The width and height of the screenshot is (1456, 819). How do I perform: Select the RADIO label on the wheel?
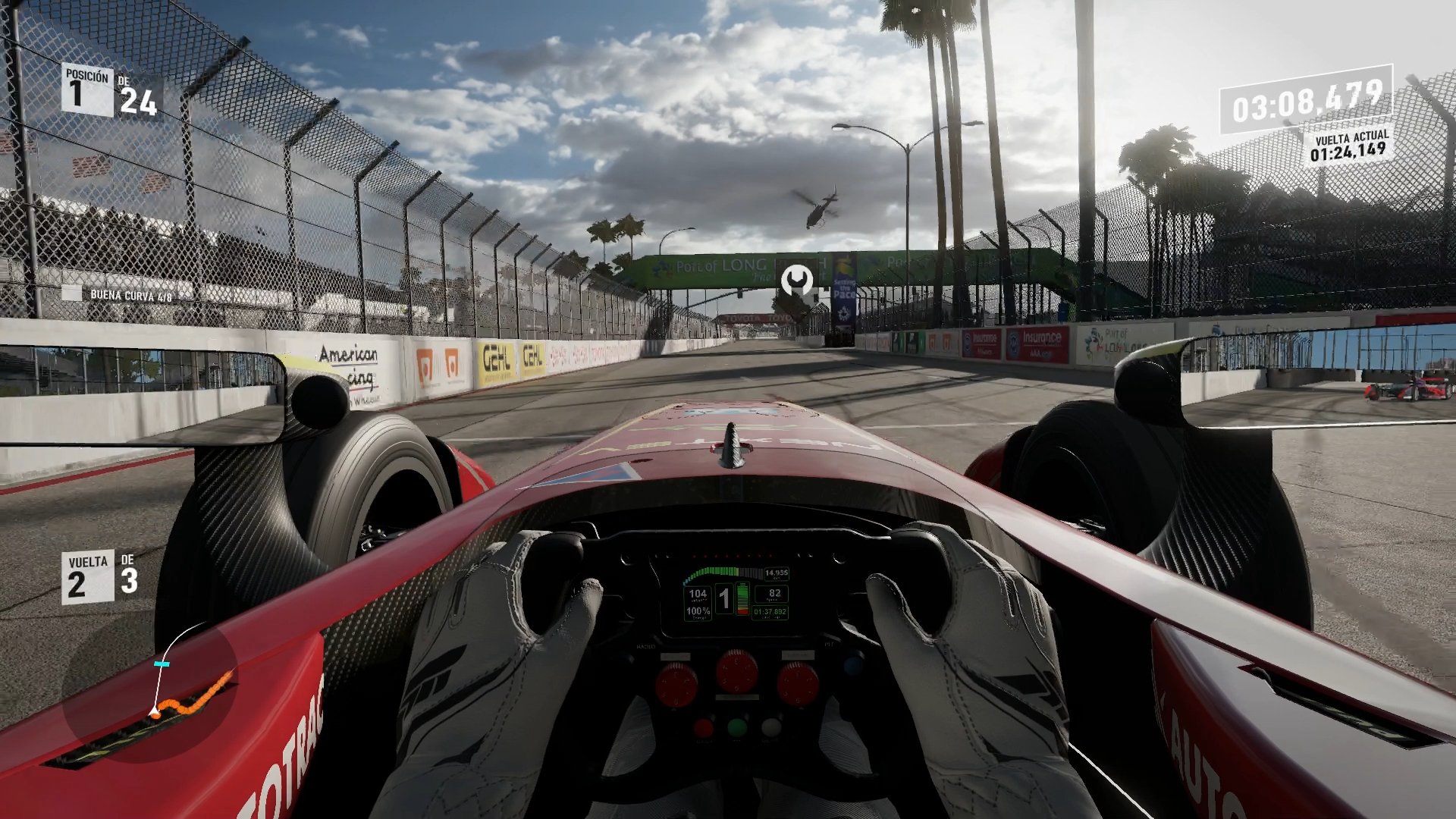(645, 646)
